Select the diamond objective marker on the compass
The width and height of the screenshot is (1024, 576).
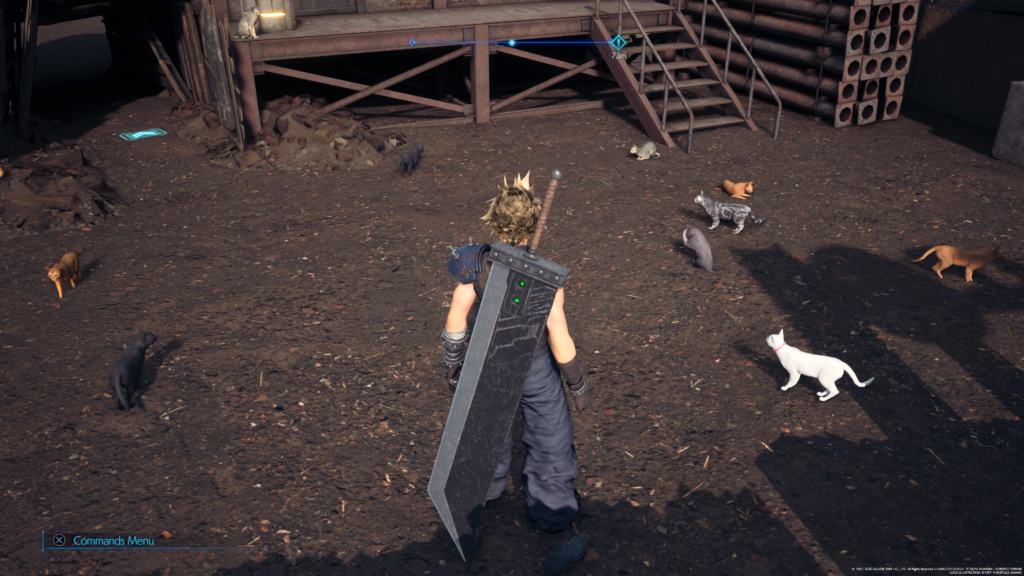point(618,43)
